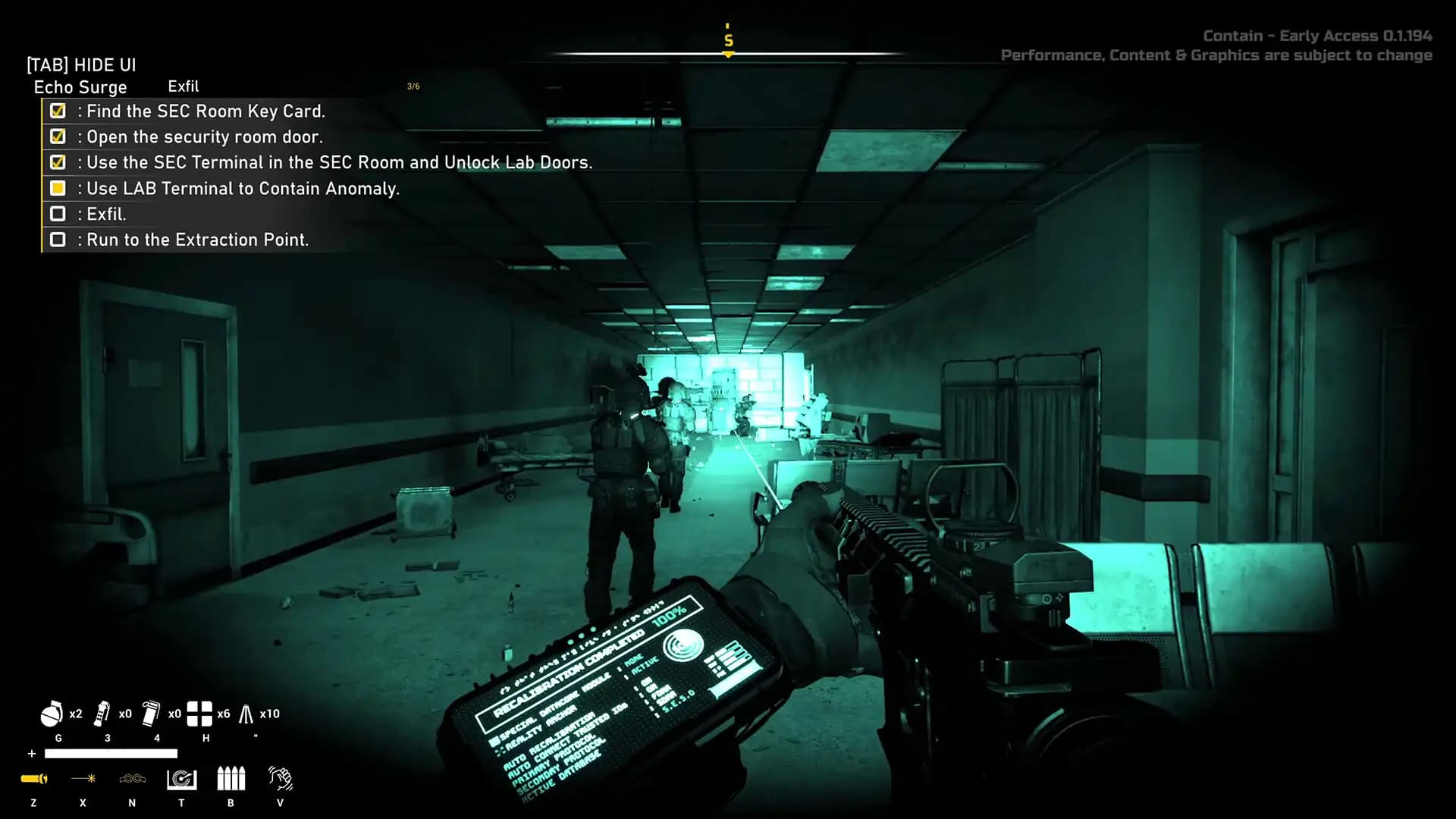Select the flashbang stun grenade slot
This screenshot has width=1456, height=819.
click(x=102, y=714)
